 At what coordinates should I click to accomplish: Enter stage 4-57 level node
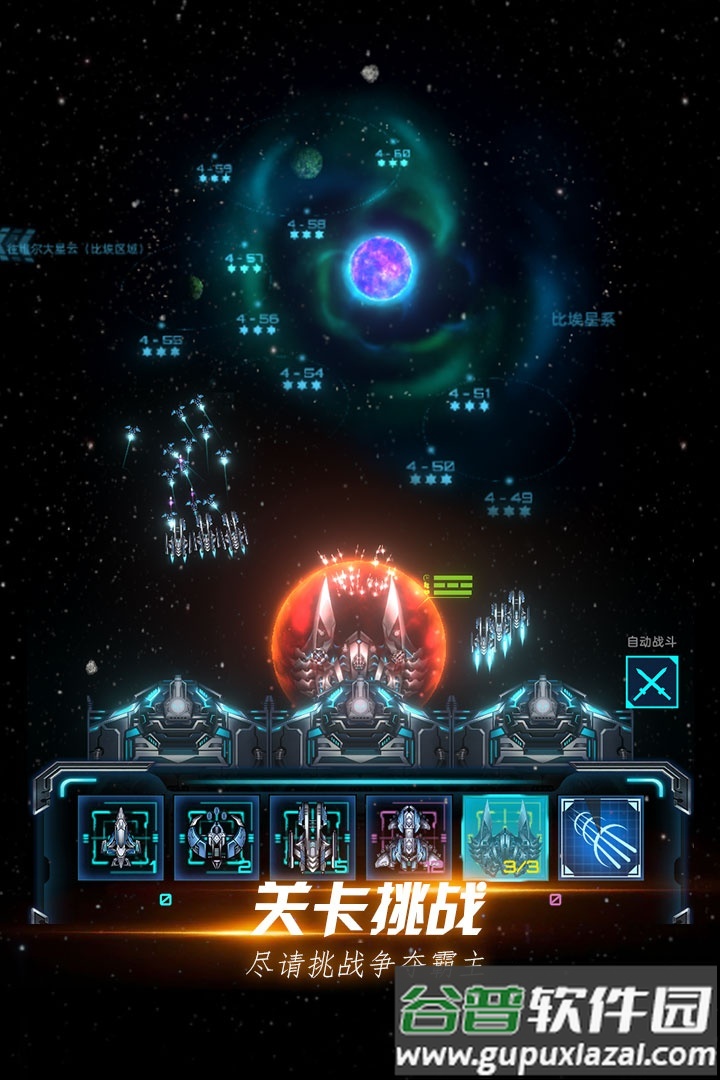(244, 264)
